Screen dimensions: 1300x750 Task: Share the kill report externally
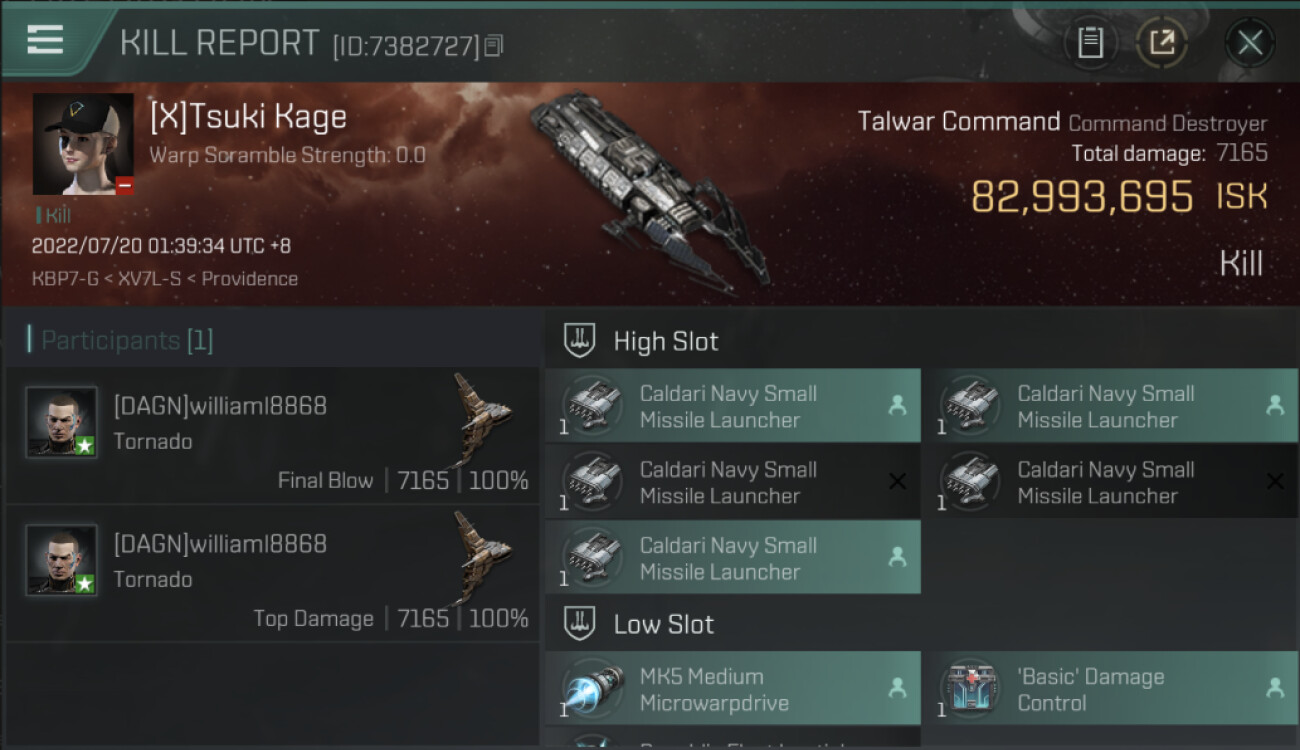point(1161,43)
